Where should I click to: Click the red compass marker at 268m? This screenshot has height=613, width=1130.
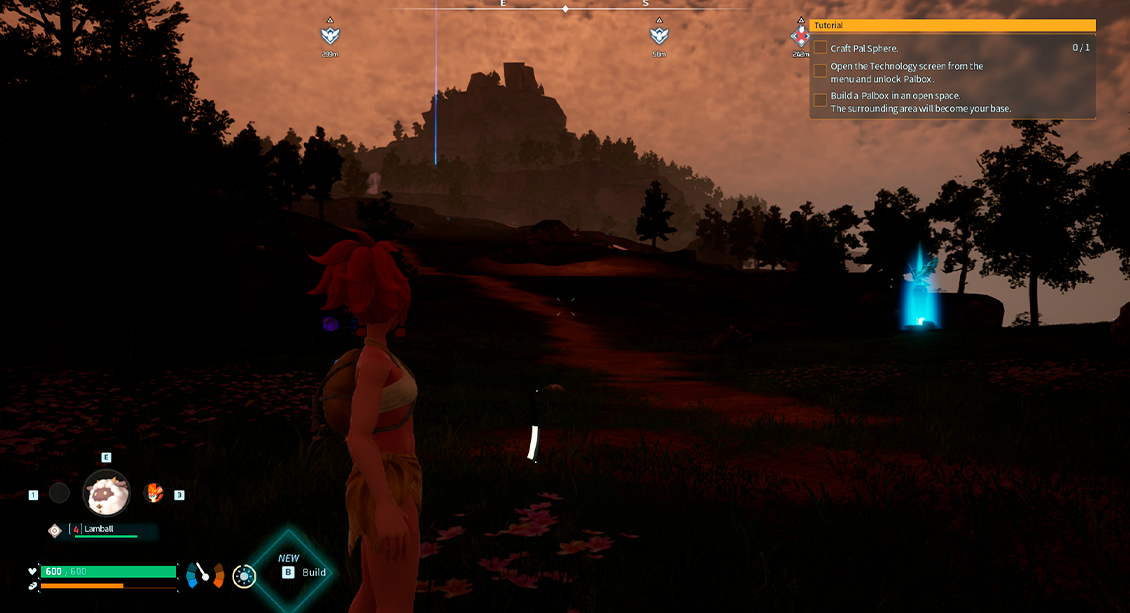pos(800,37)
